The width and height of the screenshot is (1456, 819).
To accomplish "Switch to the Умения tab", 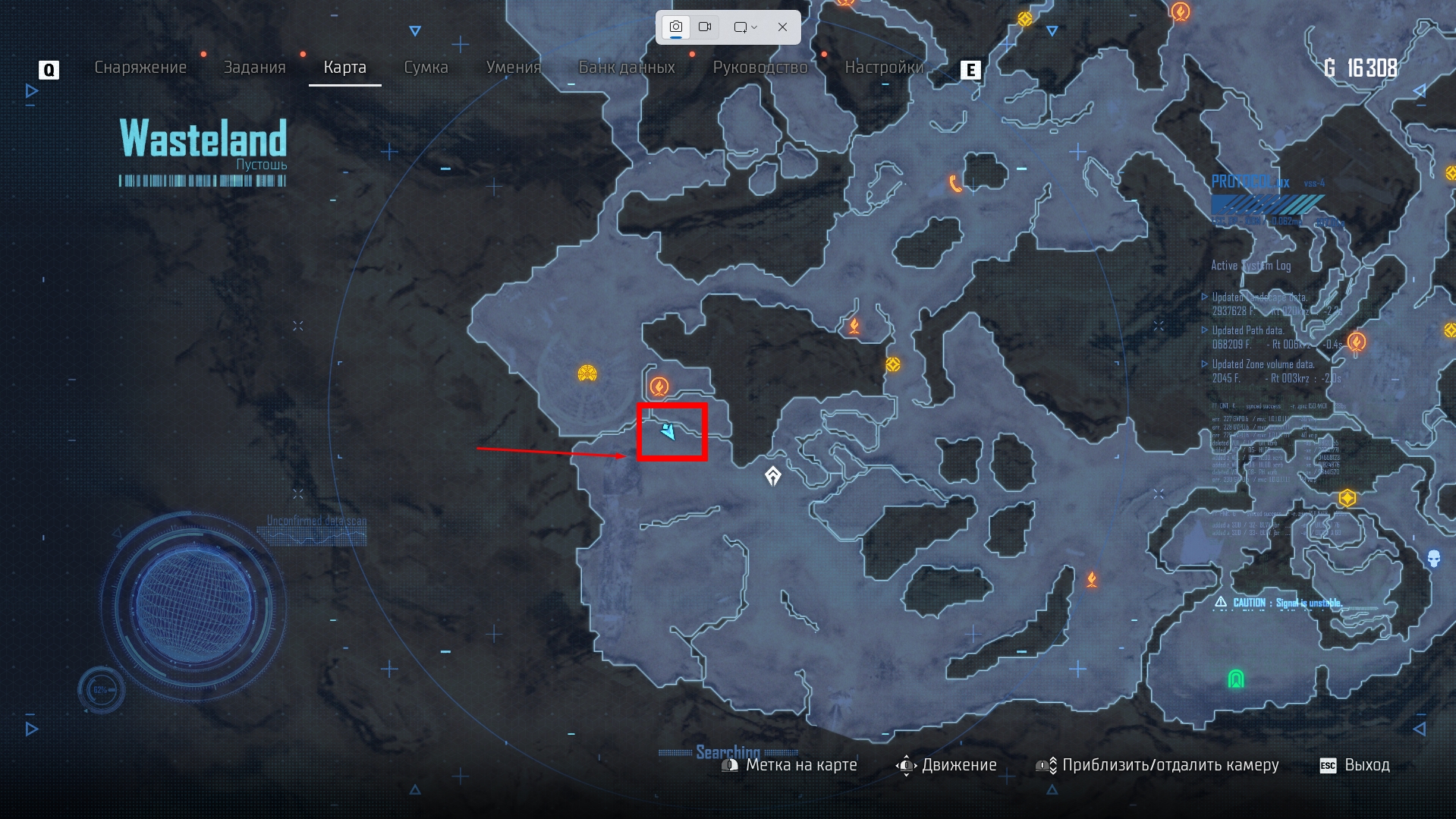I will tap(513, 68).
